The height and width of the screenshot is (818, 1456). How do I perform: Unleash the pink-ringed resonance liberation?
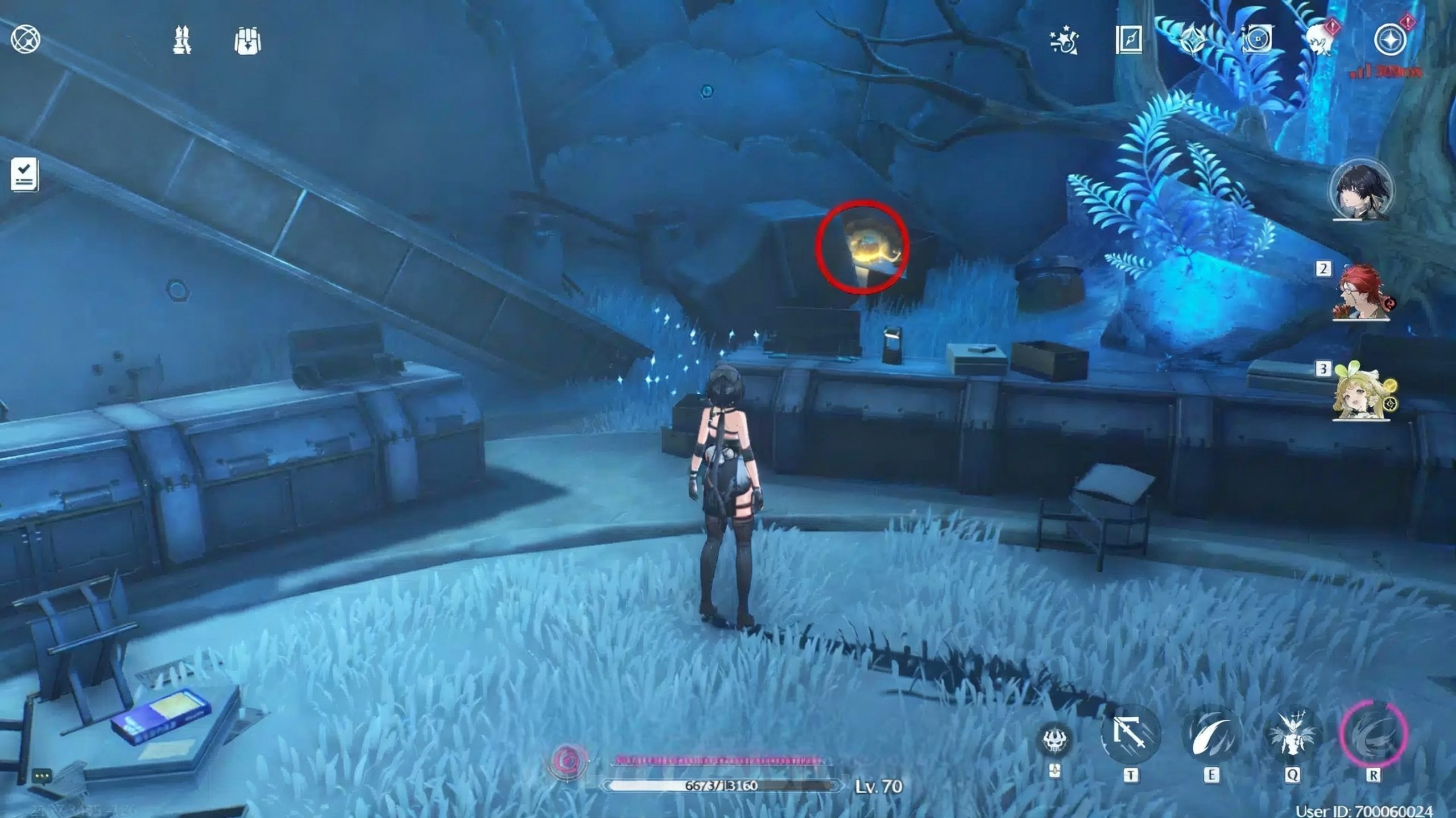(x=1373, y=734)
